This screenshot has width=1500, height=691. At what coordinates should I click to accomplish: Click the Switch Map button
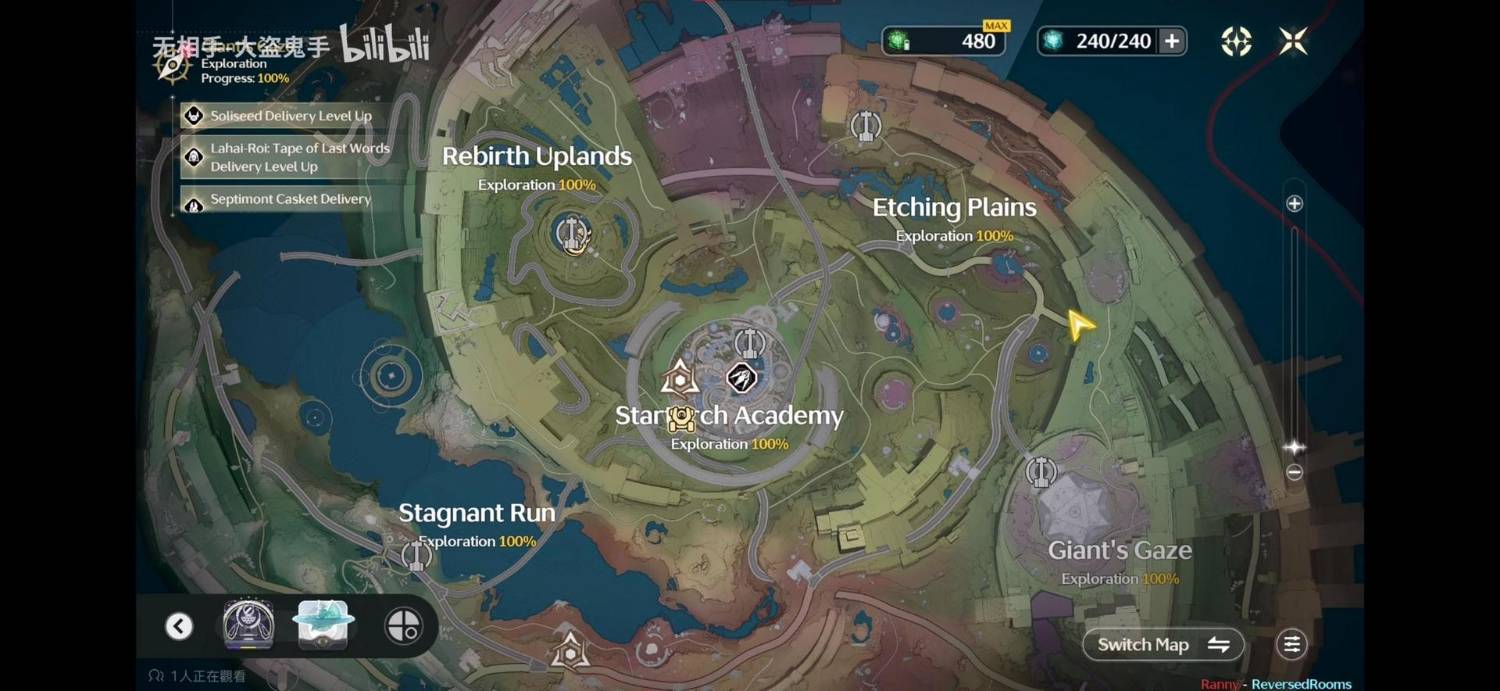(x=1163, y=645)
